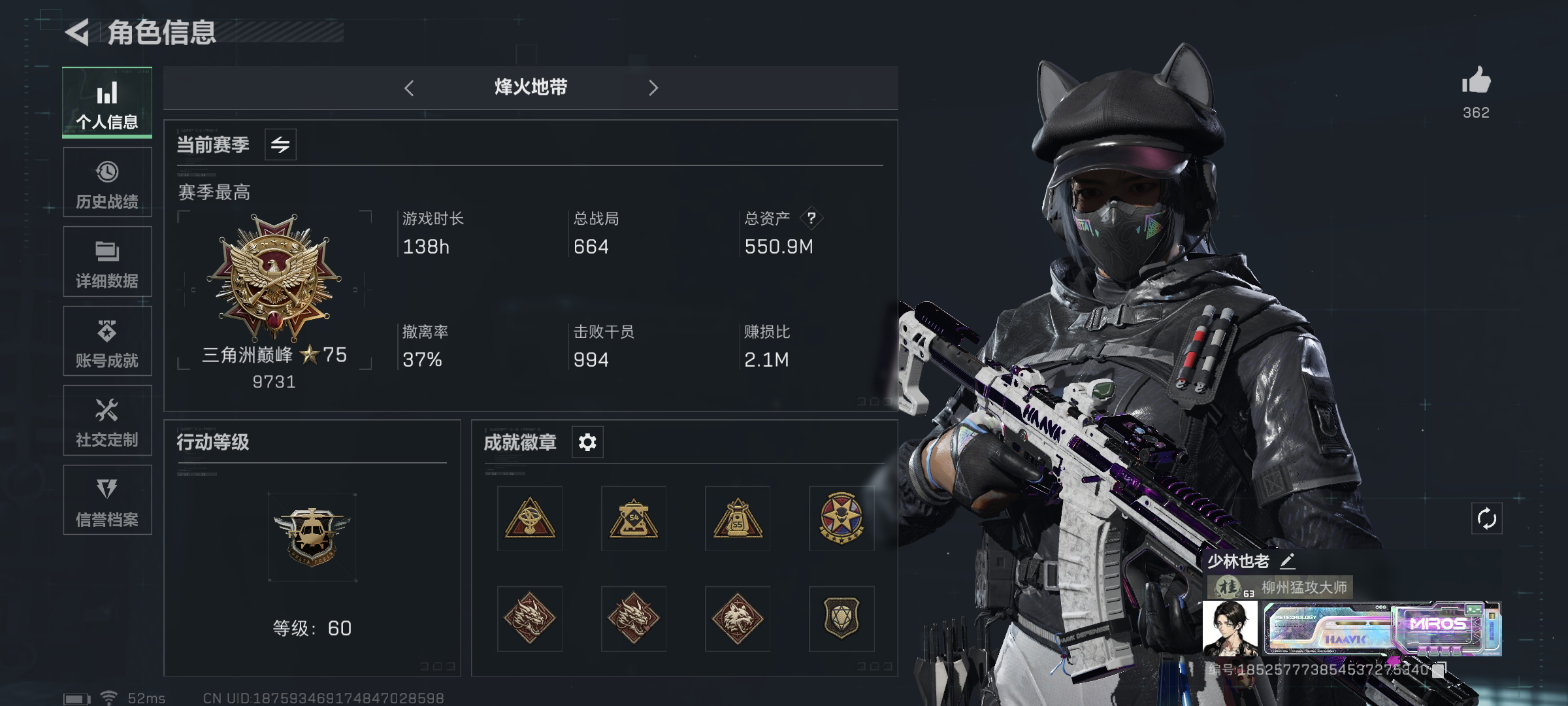Select the 烽火地带 mode tab
This screenshot has height=706, width=1568.
click(531, 88)
